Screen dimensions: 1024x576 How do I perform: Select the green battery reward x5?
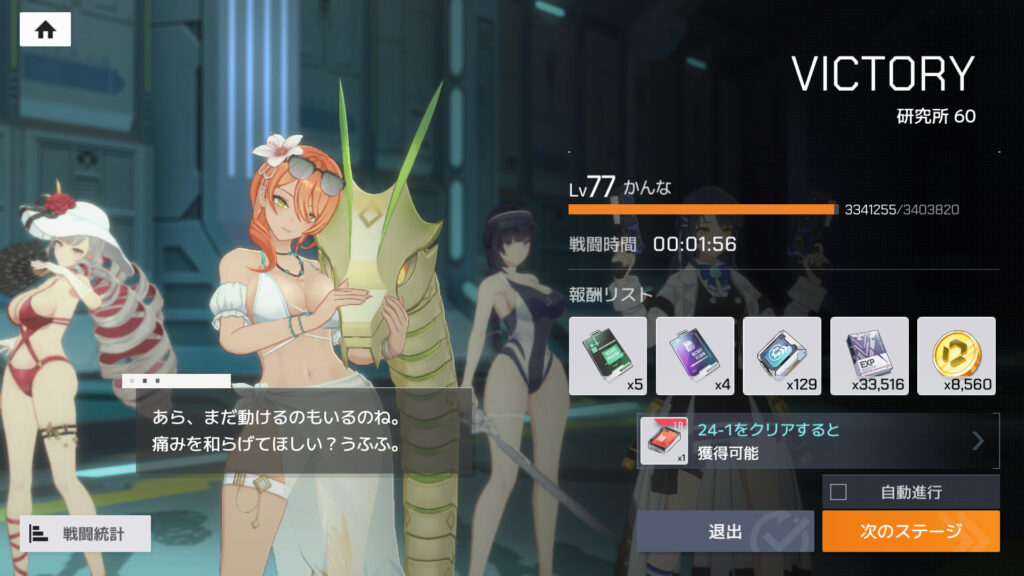tap(608, 355)
